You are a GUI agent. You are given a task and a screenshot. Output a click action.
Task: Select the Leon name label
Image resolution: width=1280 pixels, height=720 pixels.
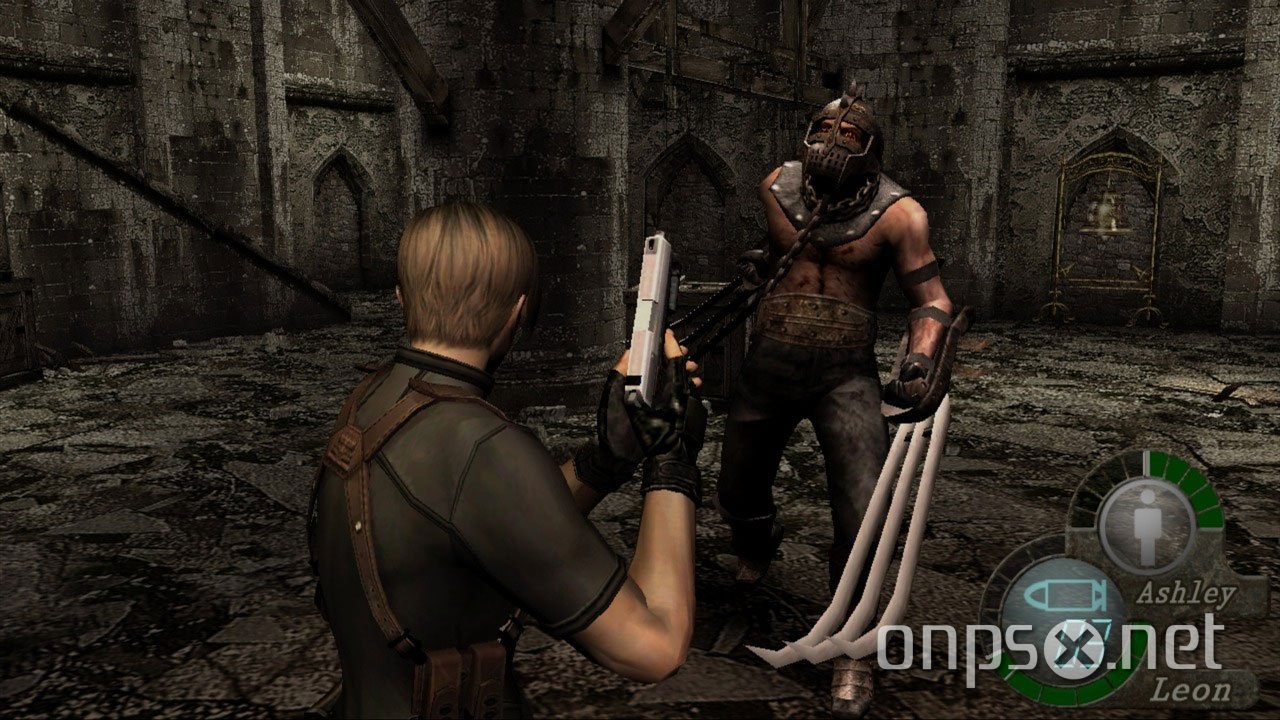pyautogui.click(x=1192, y=687)
